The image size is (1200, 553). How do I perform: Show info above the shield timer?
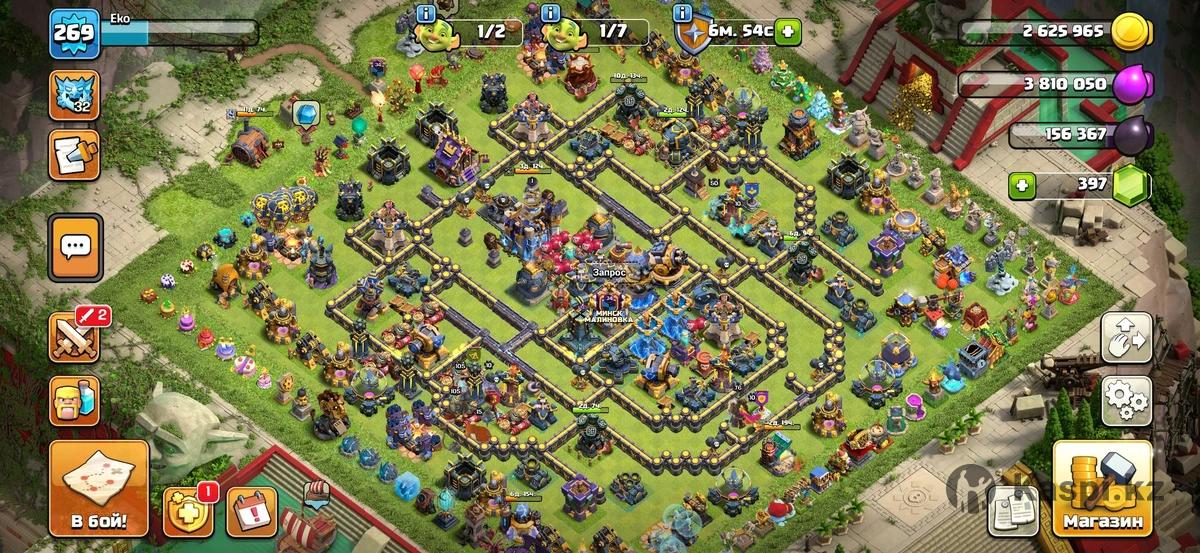pyautogui.click(x=682, y=13)
